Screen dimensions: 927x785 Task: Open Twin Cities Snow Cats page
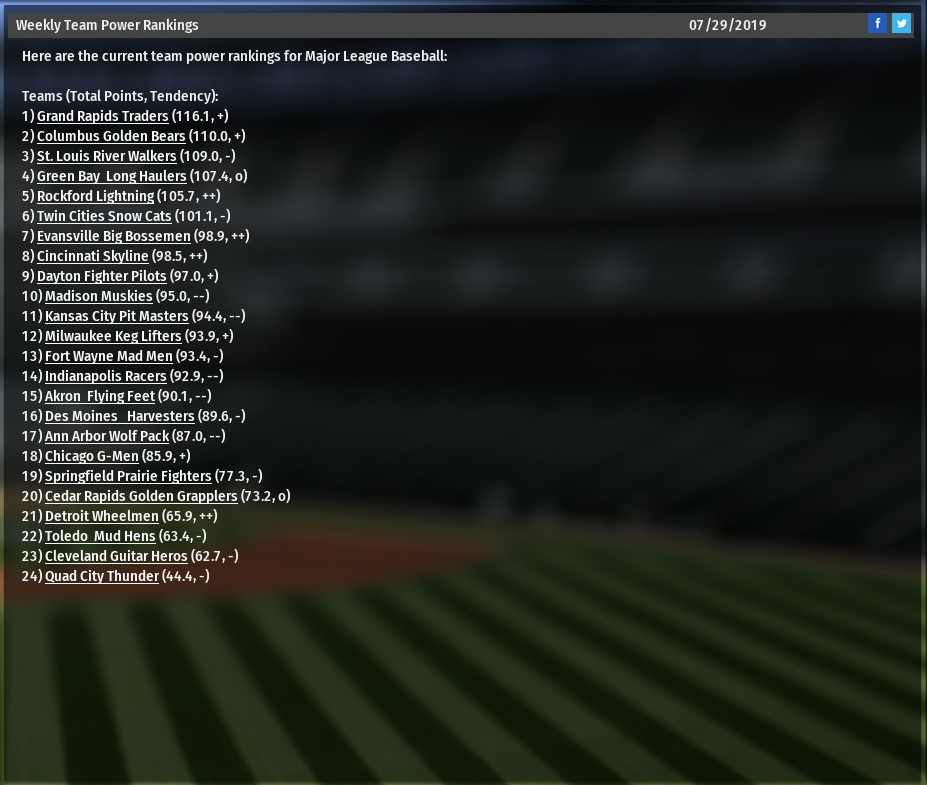pyautogui.click(x=104, y=216)
